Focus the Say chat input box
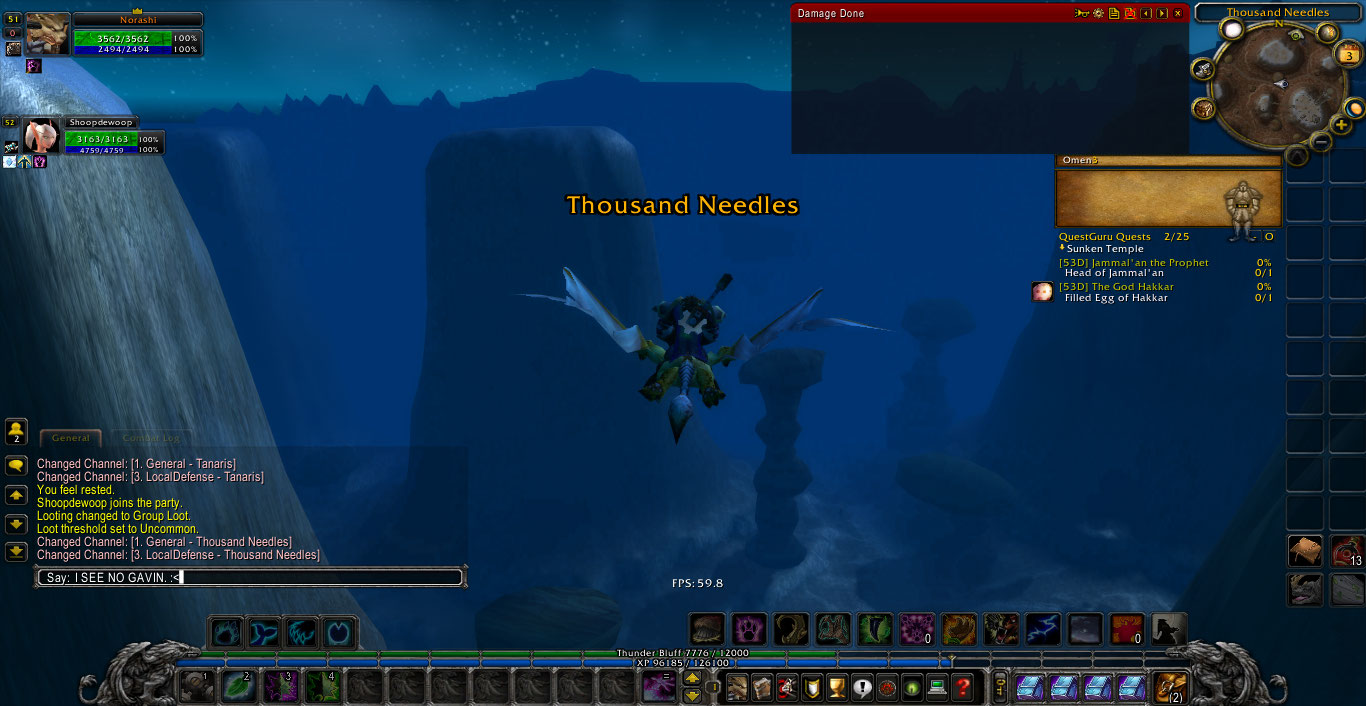The image size is (1366, 706). 250,577
